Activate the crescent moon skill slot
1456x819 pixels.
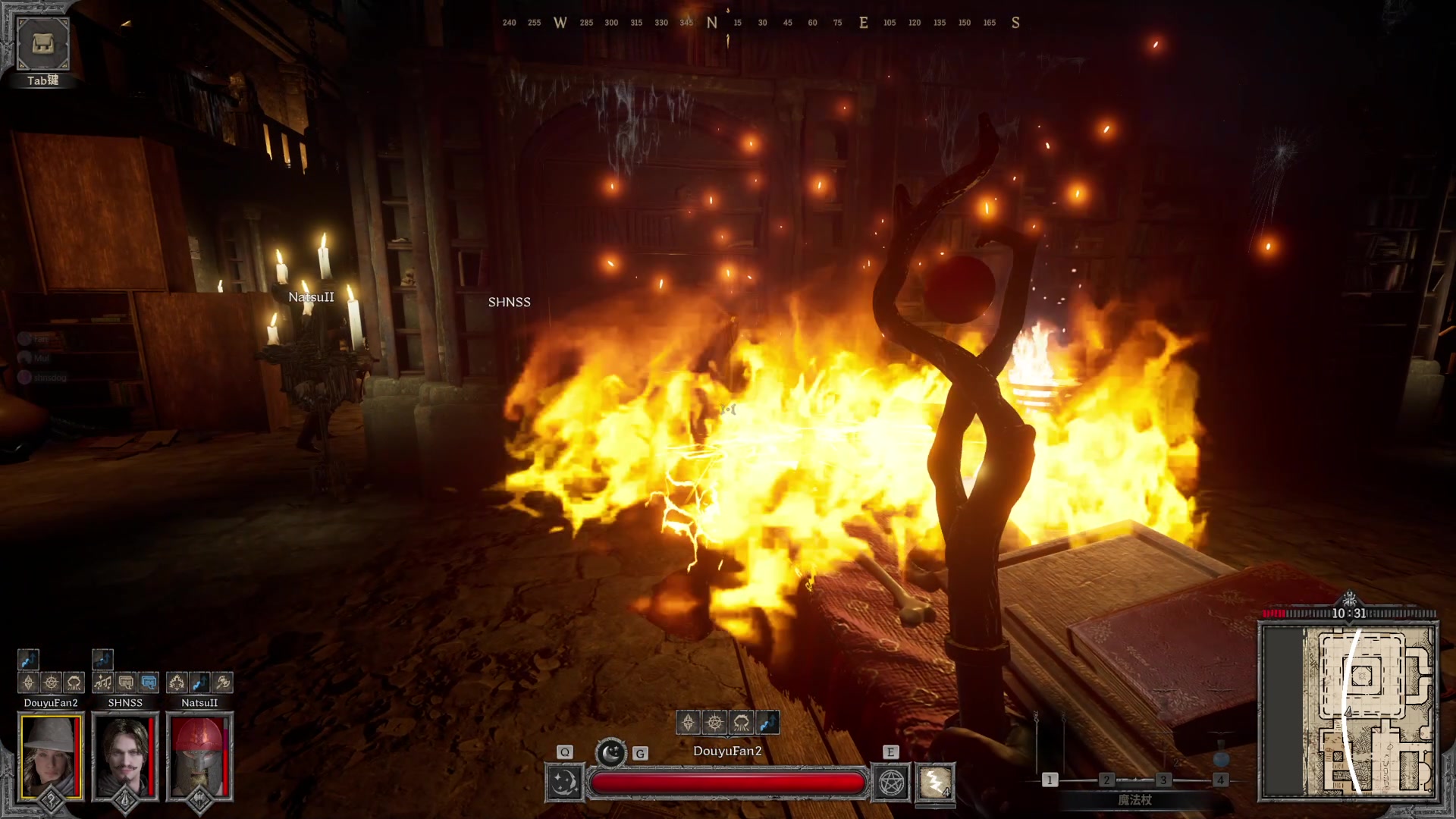pyautogui.click(x=564, y=782)
